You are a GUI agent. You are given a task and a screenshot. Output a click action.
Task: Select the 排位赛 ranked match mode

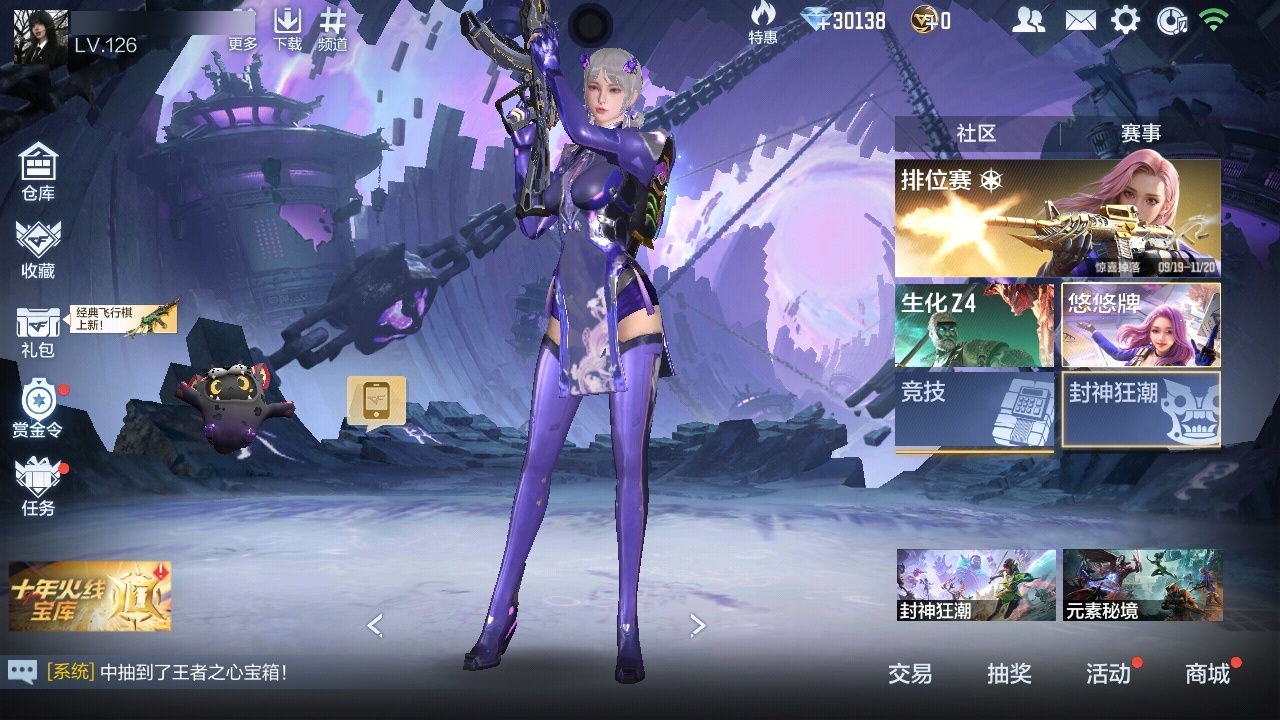[x=1057, y=218]
